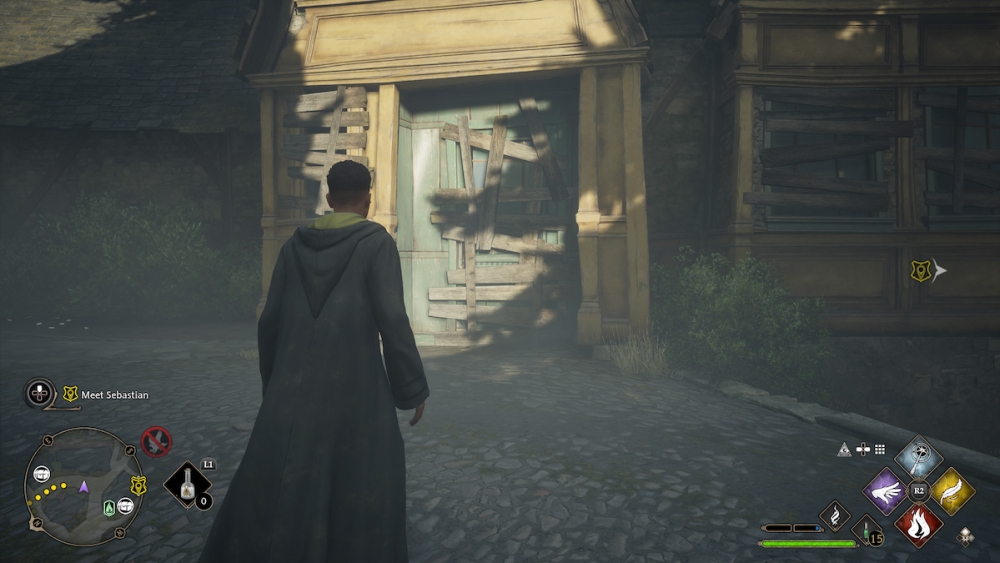
Task: Click the no-flying bird status icon
Action: click(156, 441)
